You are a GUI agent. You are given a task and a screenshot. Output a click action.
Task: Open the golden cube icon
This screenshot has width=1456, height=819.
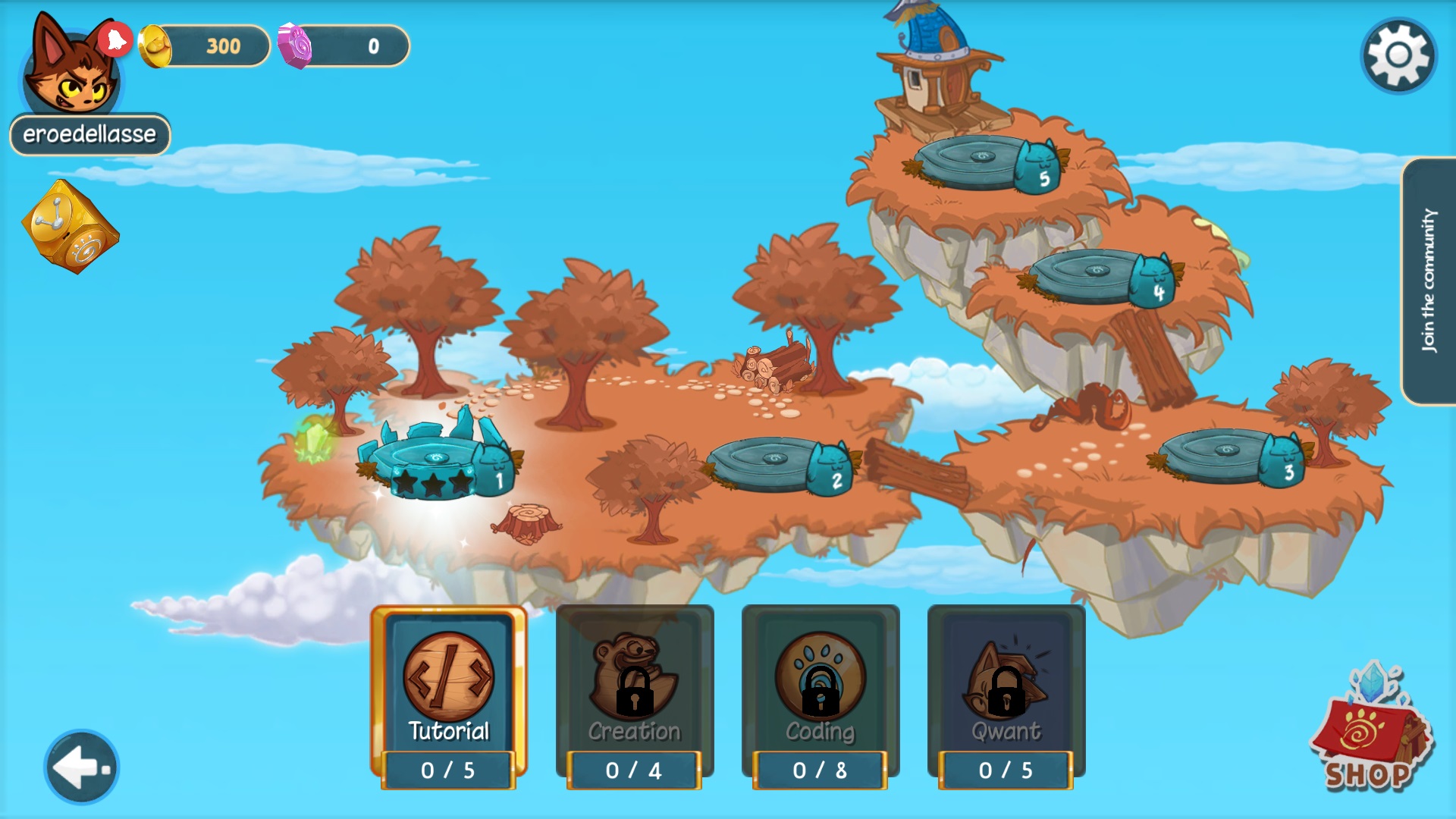click(x=70, y=226)
